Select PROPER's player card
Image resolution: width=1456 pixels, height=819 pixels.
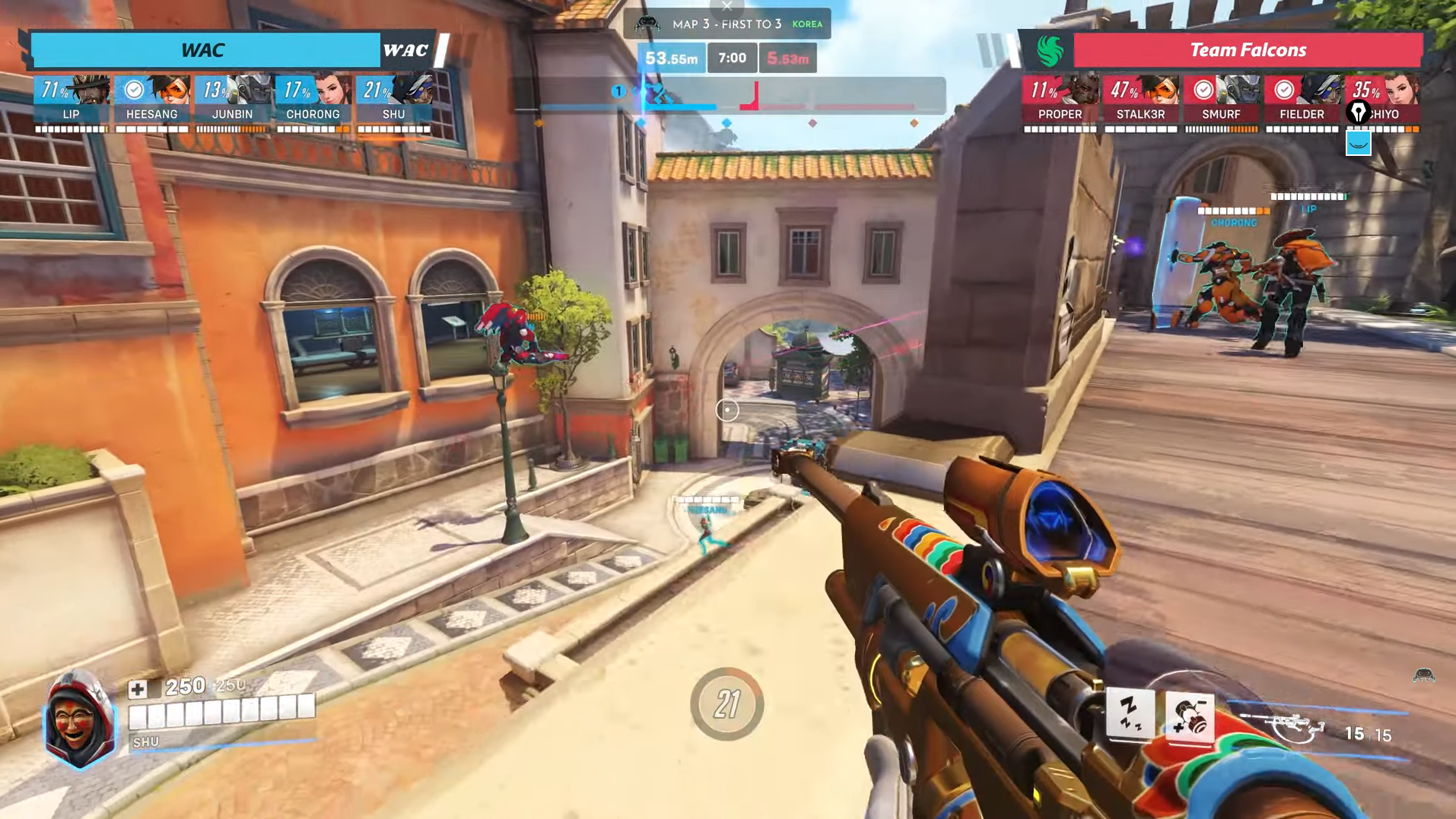click(x=1060, y=101)
